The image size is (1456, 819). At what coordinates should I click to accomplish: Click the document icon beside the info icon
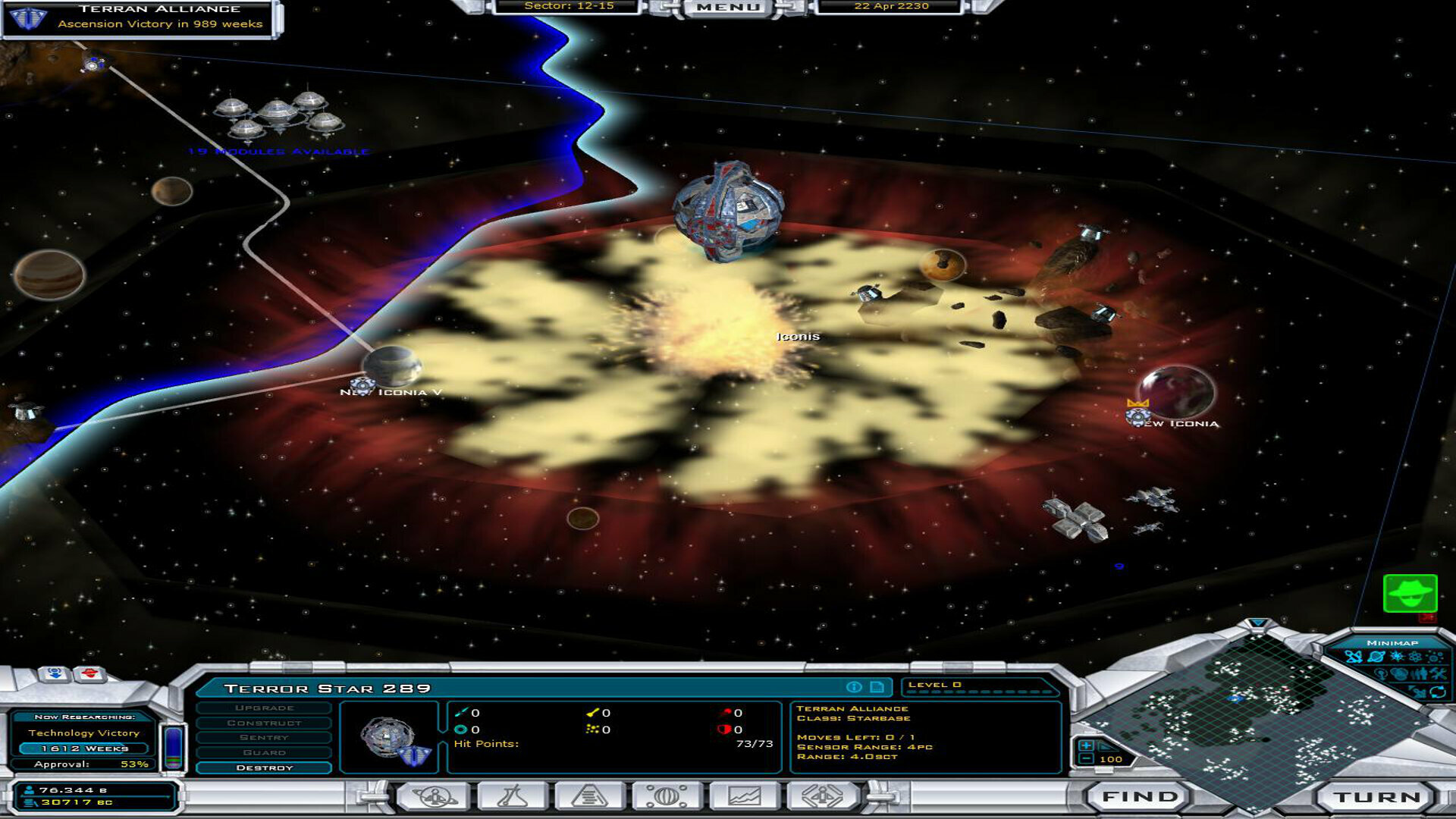(877, 687)
